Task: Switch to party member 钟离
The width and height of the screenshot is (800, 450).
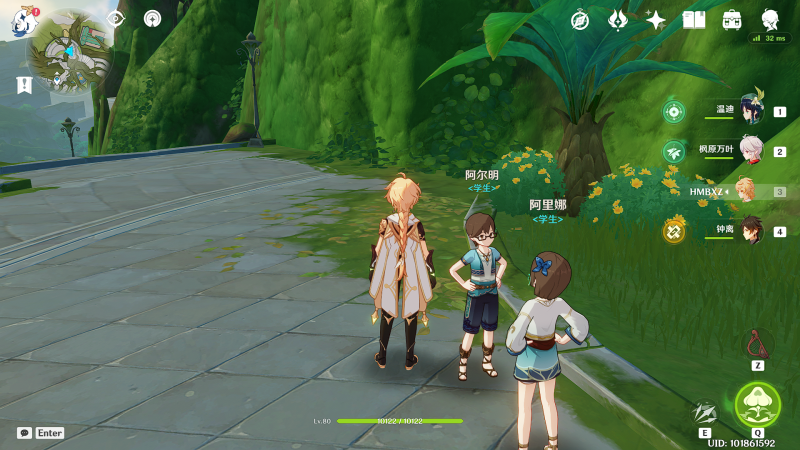Action: pyautogui.click(x=751, y=231)
